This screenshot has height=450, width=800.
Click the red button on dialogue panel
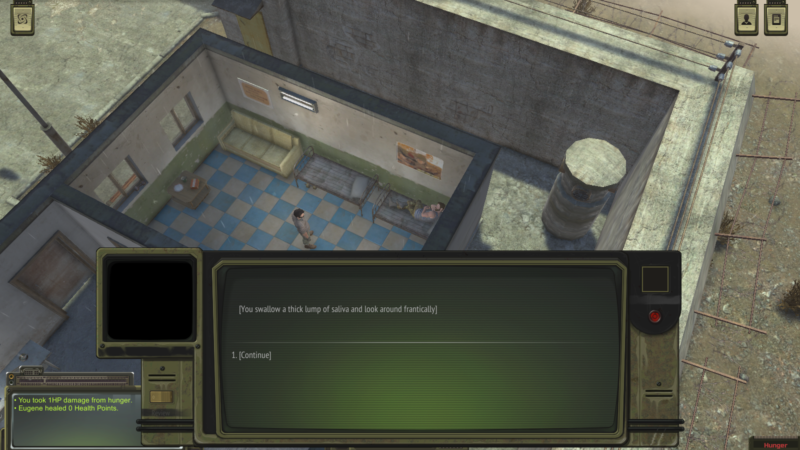point(655,317)
